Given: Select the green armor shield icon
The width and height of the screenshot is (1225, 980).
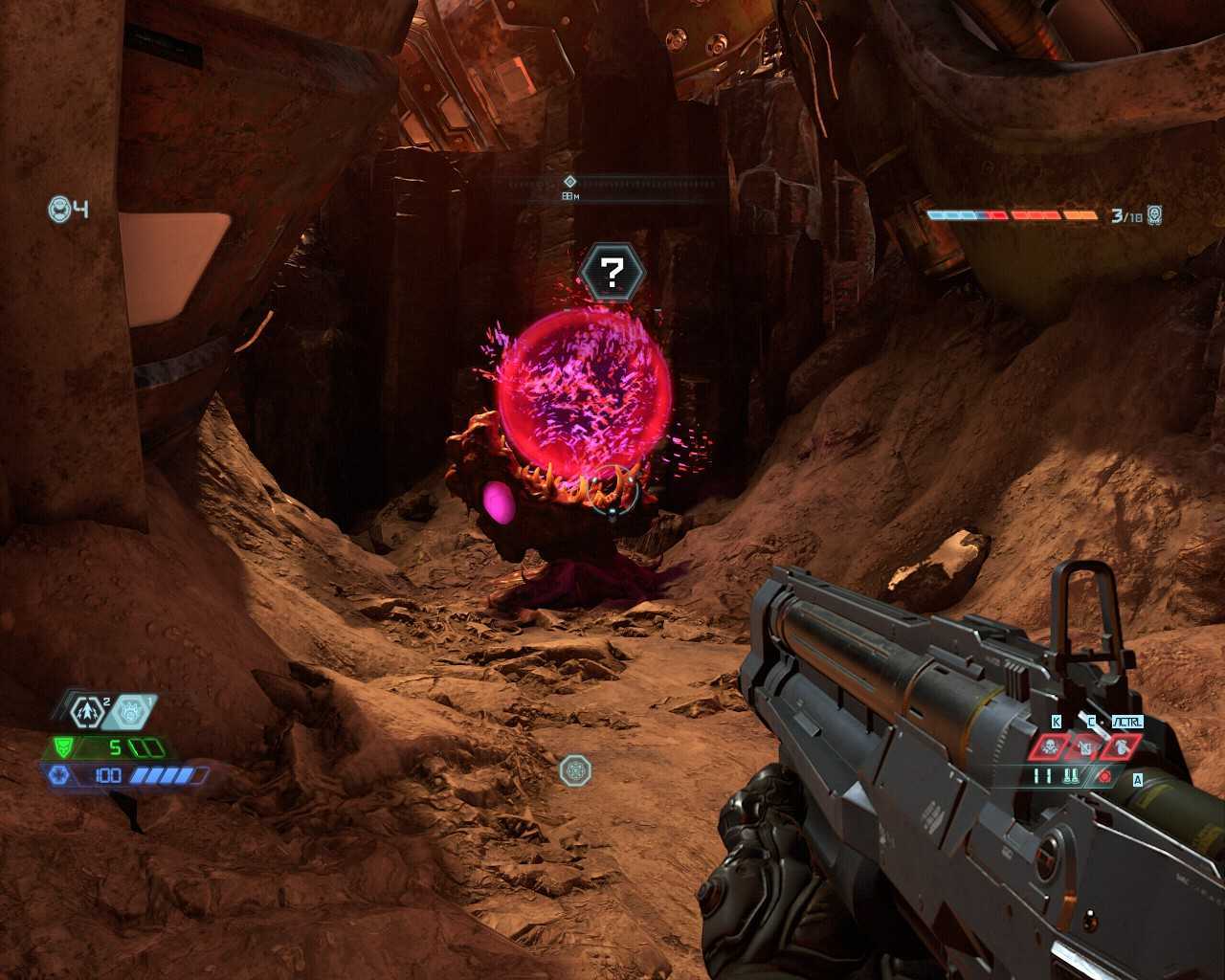Looking at the screenshot, I should pyautogui.click(x=63, y=747).
